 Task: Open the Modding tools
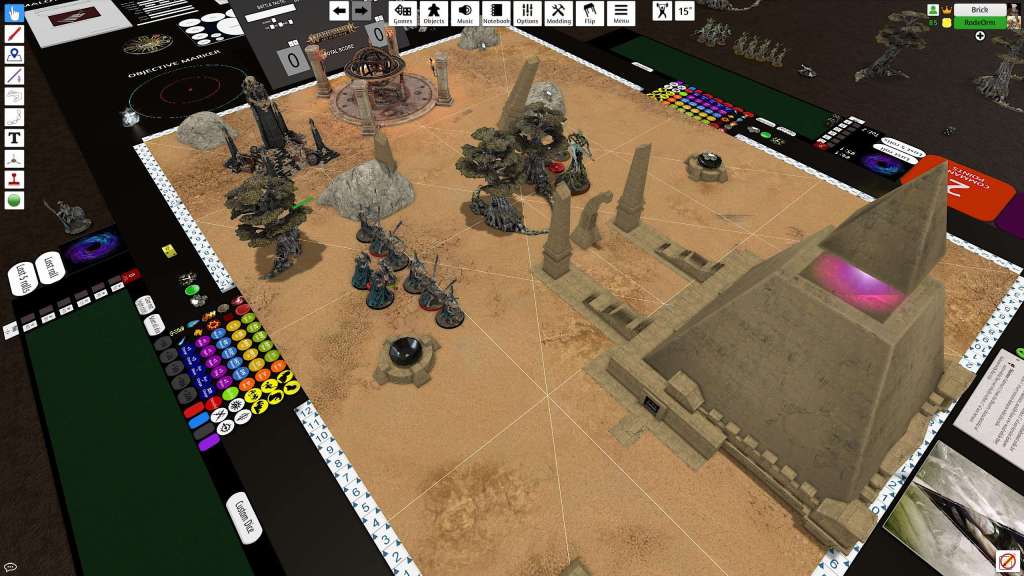(559, 12)
